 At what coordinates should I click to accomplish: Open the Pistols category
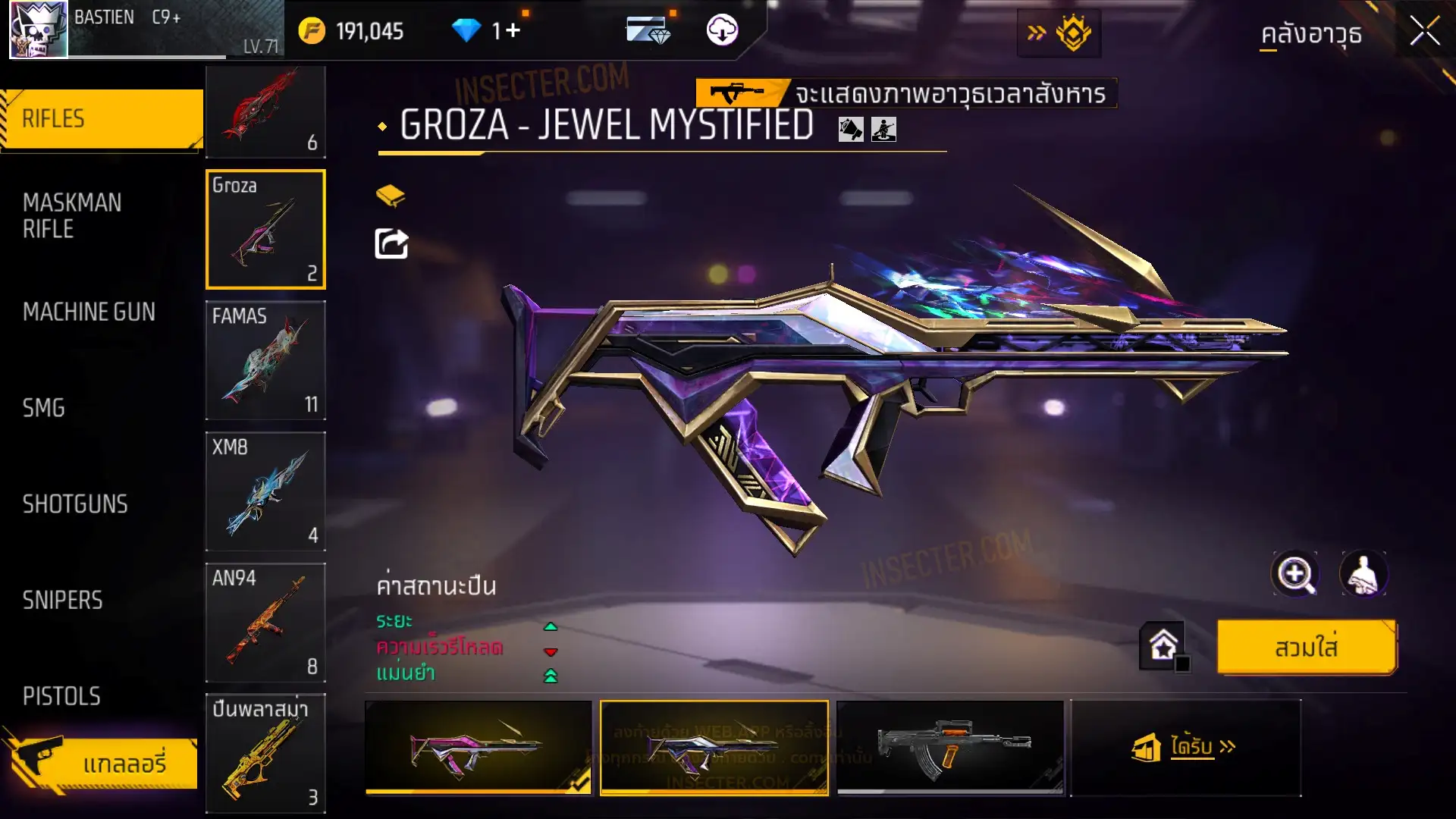pos(61,696)
